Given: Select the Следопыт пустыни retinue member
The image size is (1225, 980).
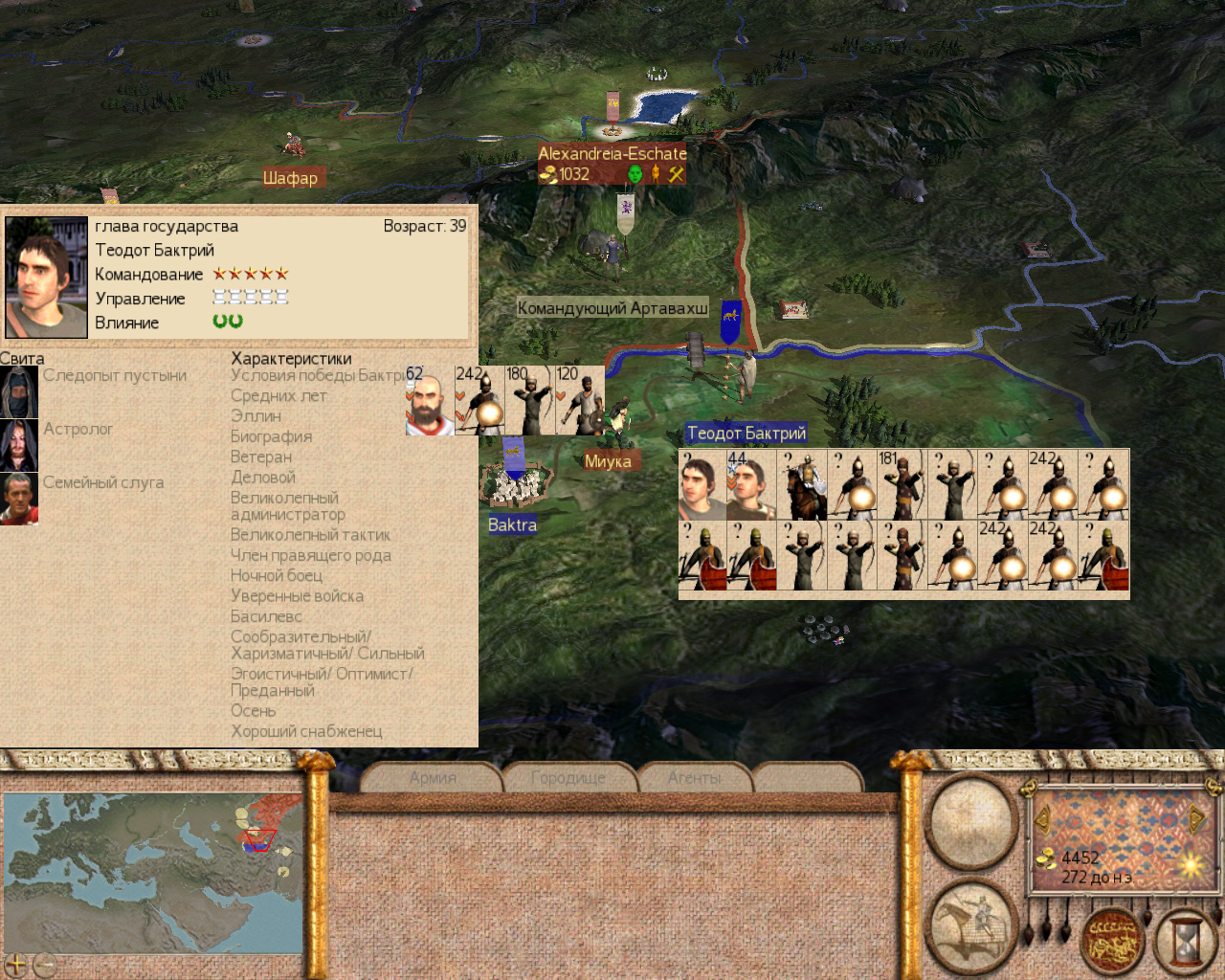Looking at the screenshot, I should click(19, 391).
